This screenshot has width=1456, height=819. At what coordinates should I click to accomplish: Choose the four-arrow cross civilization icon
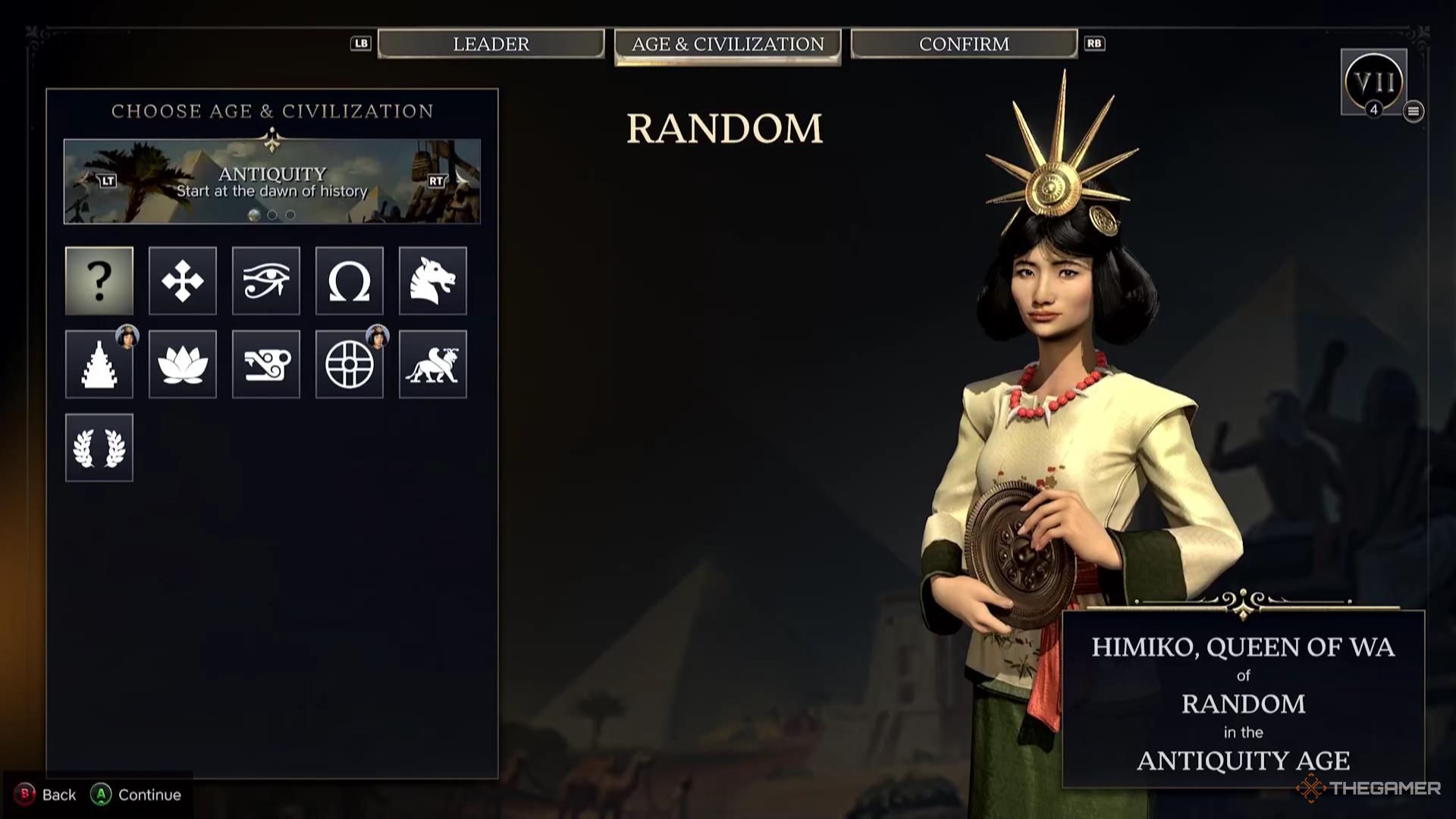pos(183,281)
